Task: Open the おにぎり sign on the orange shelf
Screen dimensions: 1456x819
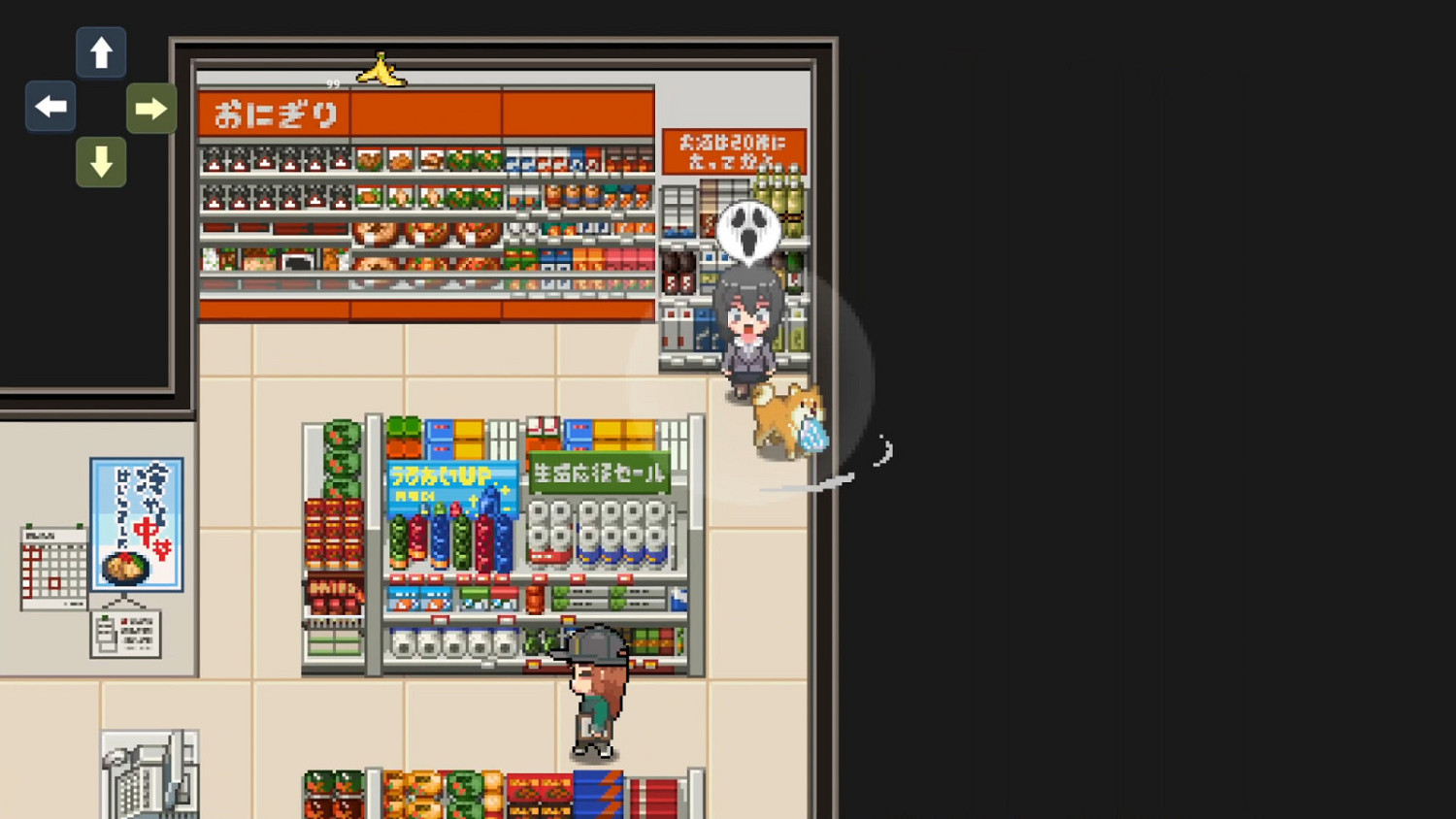Action: [274, 114]
